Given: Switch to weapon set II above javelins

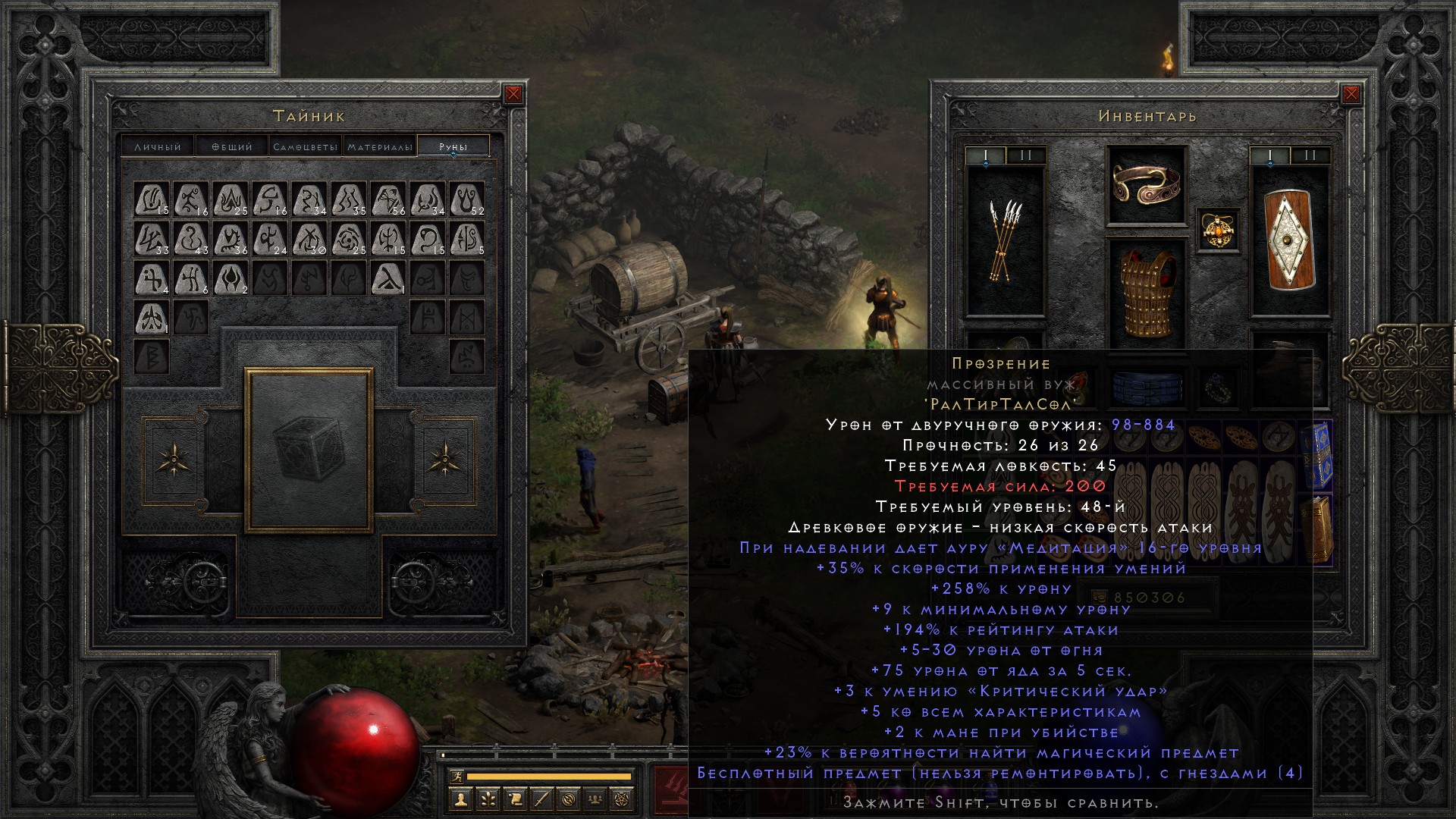Looking at the screenshot, I should 1025,156.
